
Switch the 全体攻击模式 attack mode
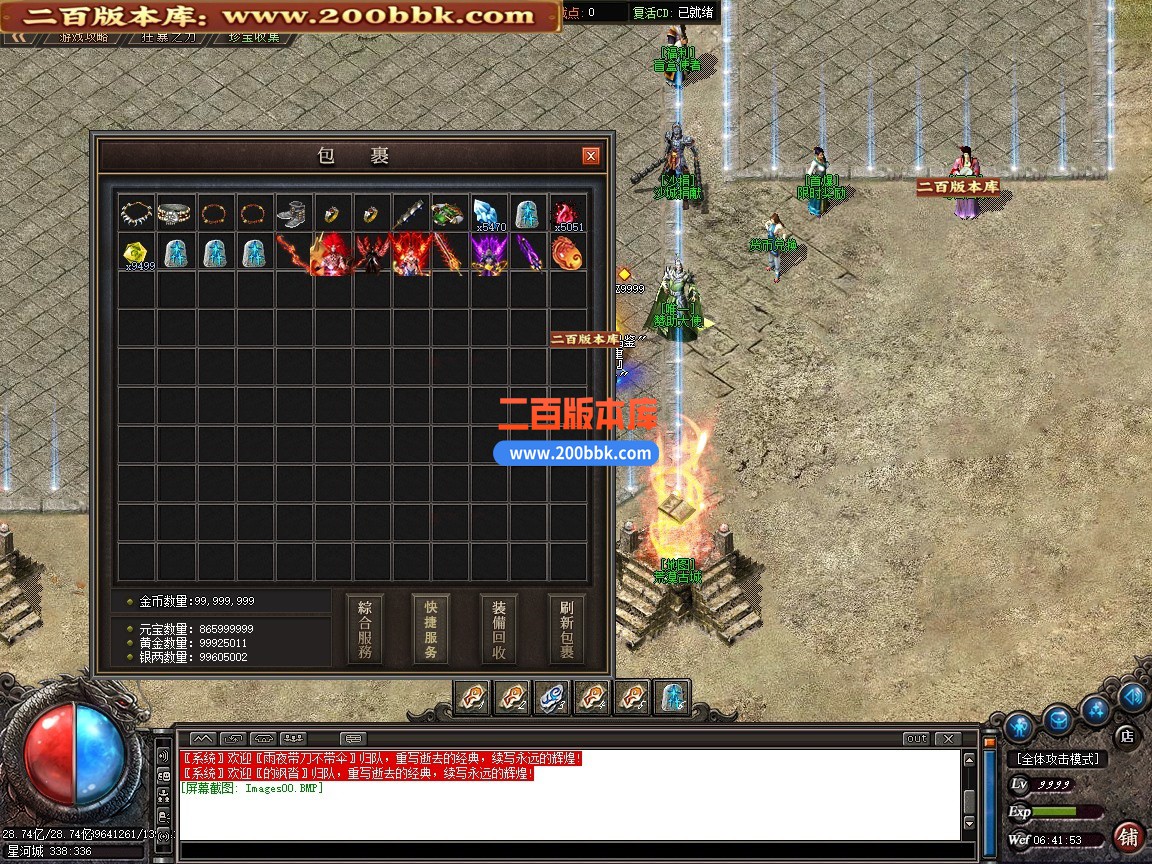(1056, 759)
